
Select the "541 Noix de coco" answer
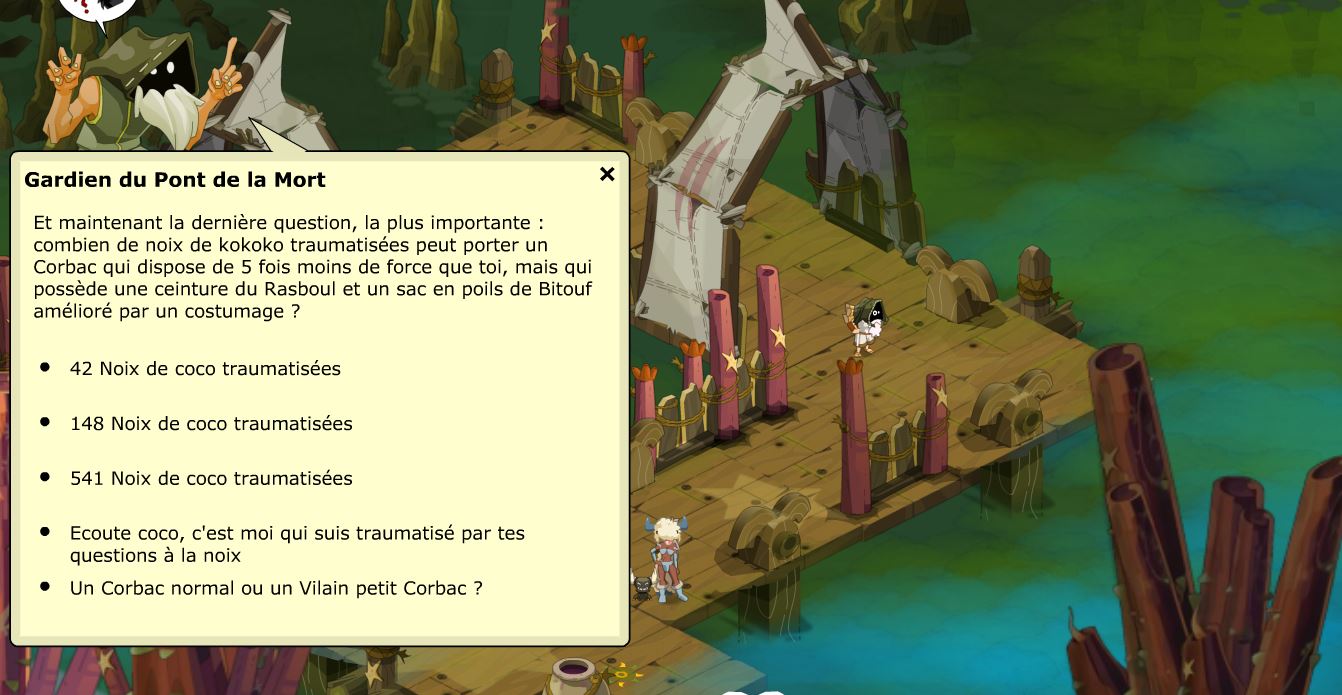[211, 479]
